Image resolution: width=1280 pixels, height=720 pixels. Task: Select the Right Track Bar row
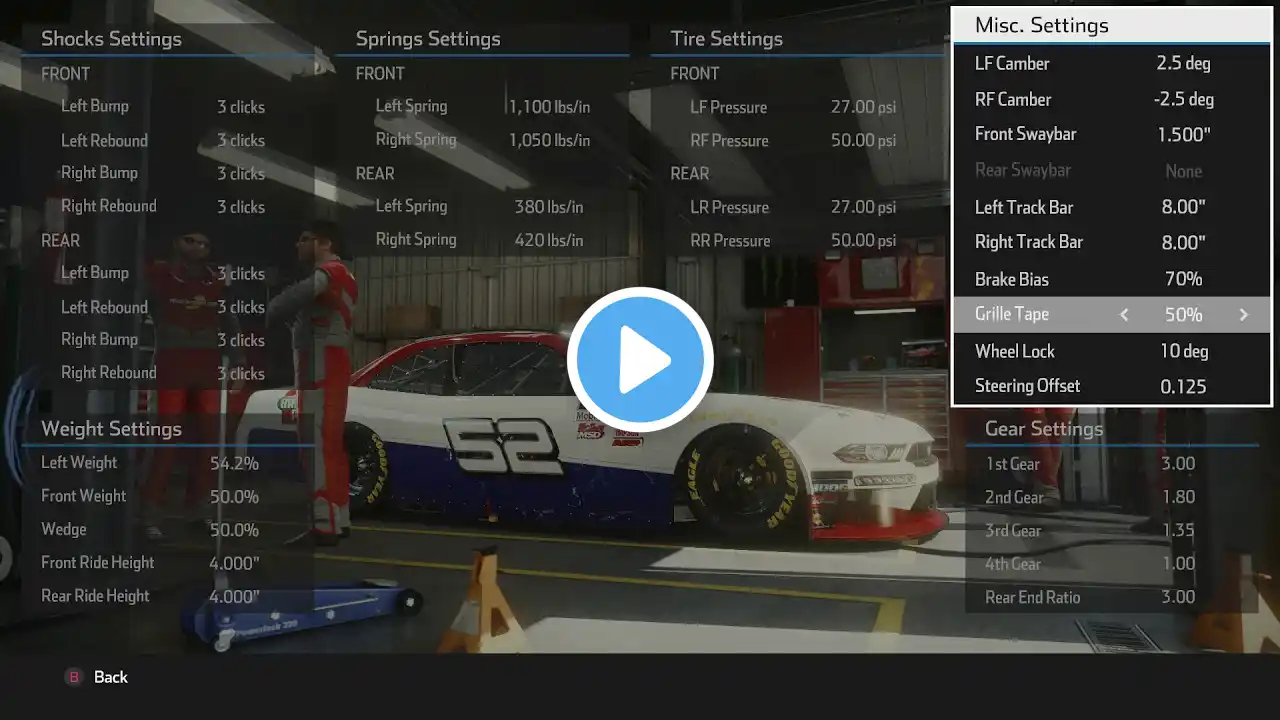tap(1110, 242)
